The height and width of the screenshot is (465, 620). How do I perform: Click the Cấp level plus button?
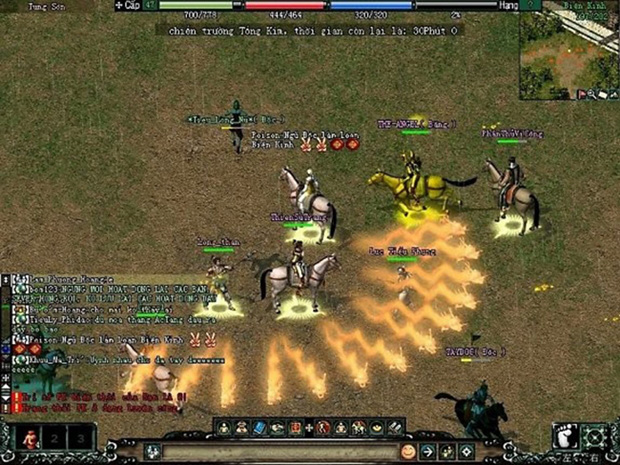[x=120, y=5]
